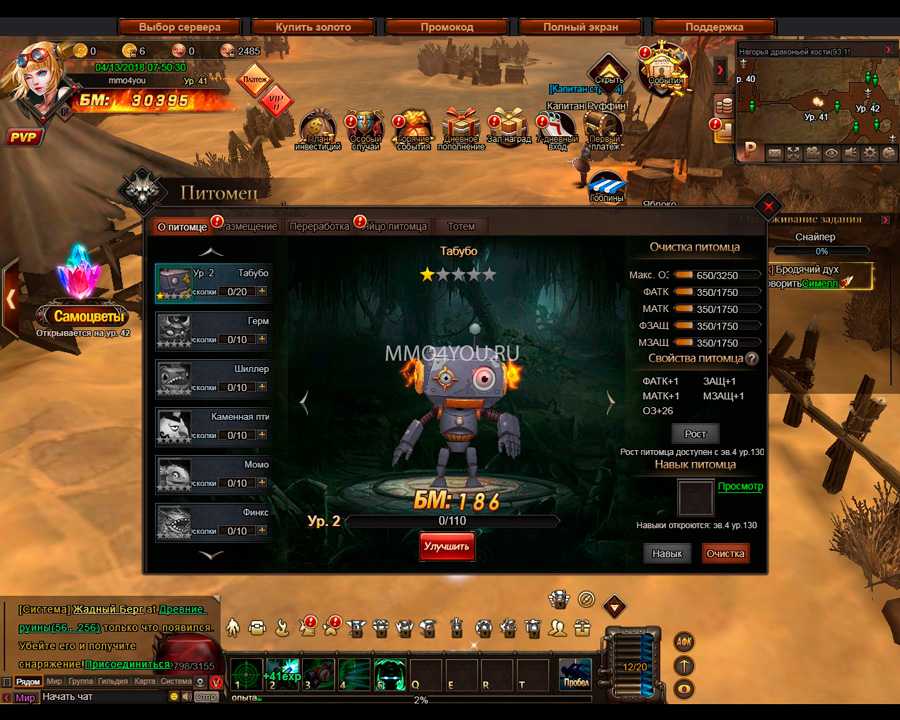Select the Шиллер pet in the list
Screen dimensions: 900x720
tap(213, 378)
